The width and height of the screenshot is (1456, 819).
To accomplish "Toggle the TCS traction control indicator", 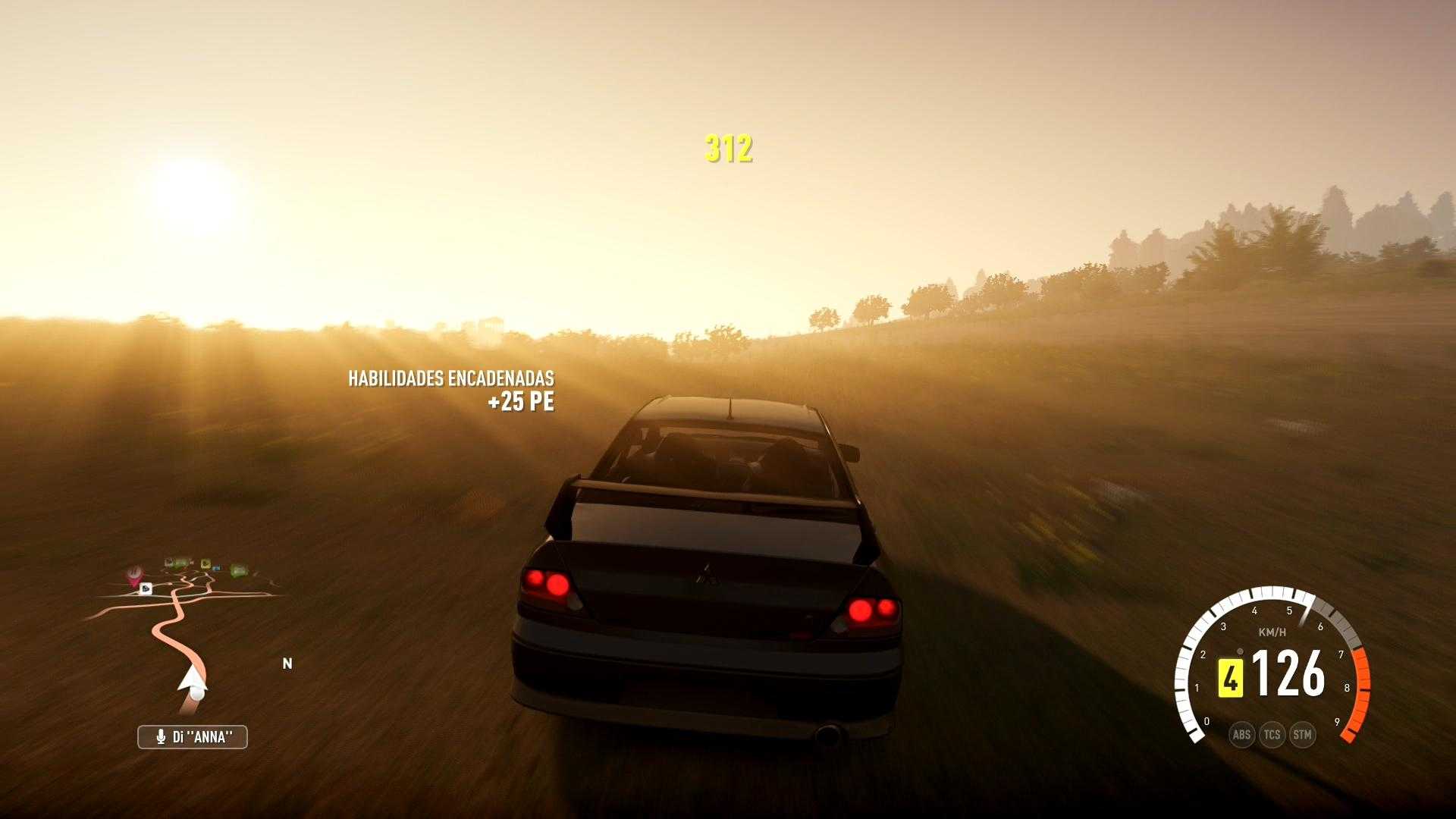I will [x=1272, y=734].
